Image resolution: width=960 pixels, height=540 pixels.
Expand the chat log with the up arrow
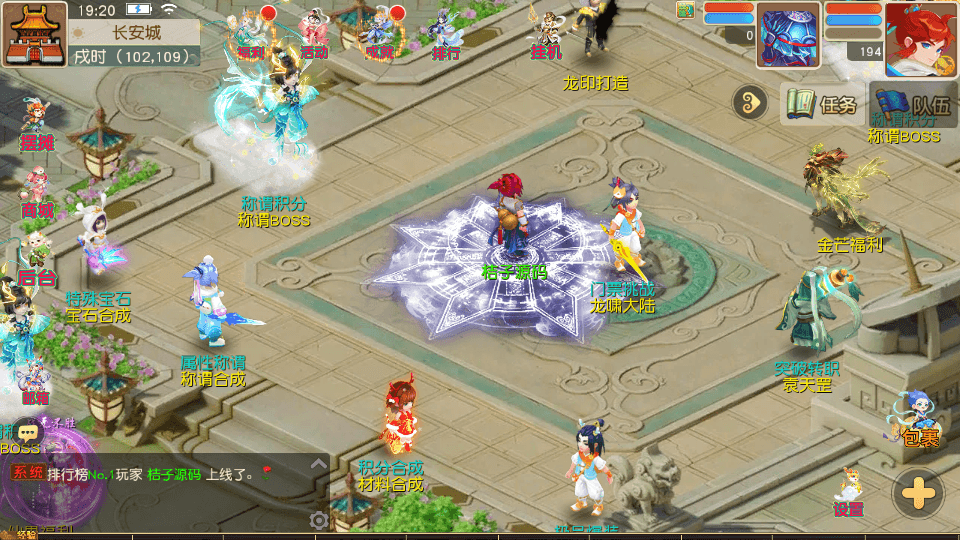point(318,465)
